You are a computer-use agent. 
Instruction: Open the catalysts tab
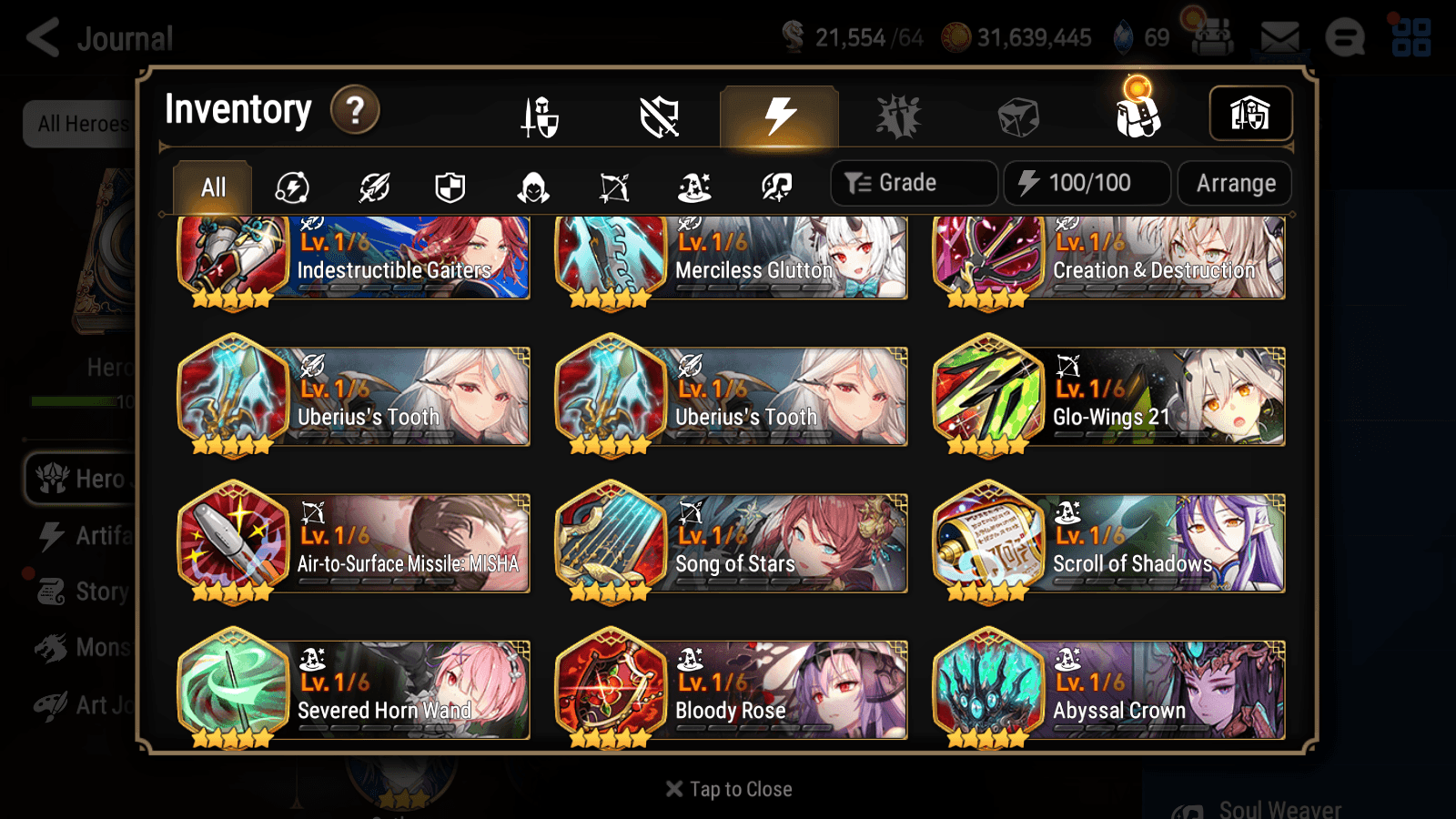(1019, 116)
